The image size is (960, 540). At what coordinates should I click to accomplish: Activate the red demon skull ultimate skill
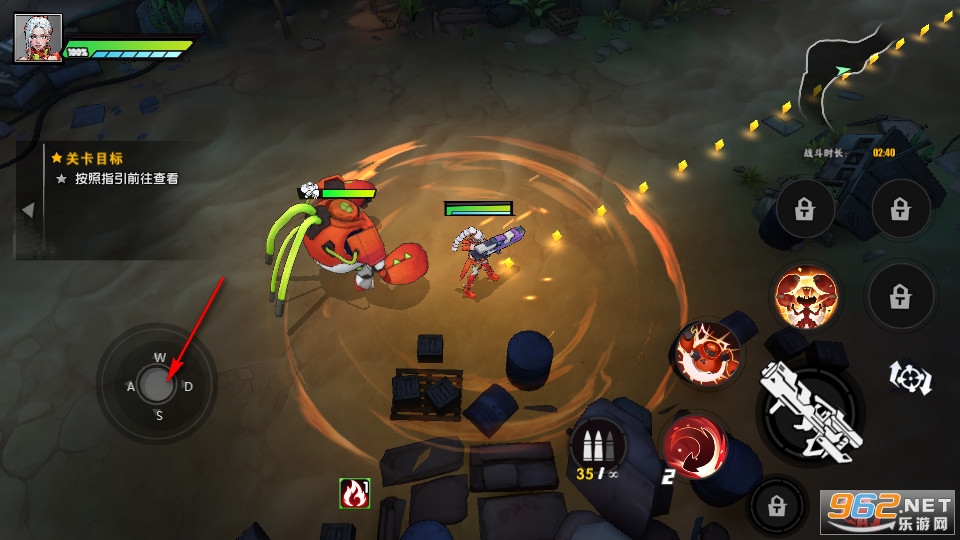point(806,298)
